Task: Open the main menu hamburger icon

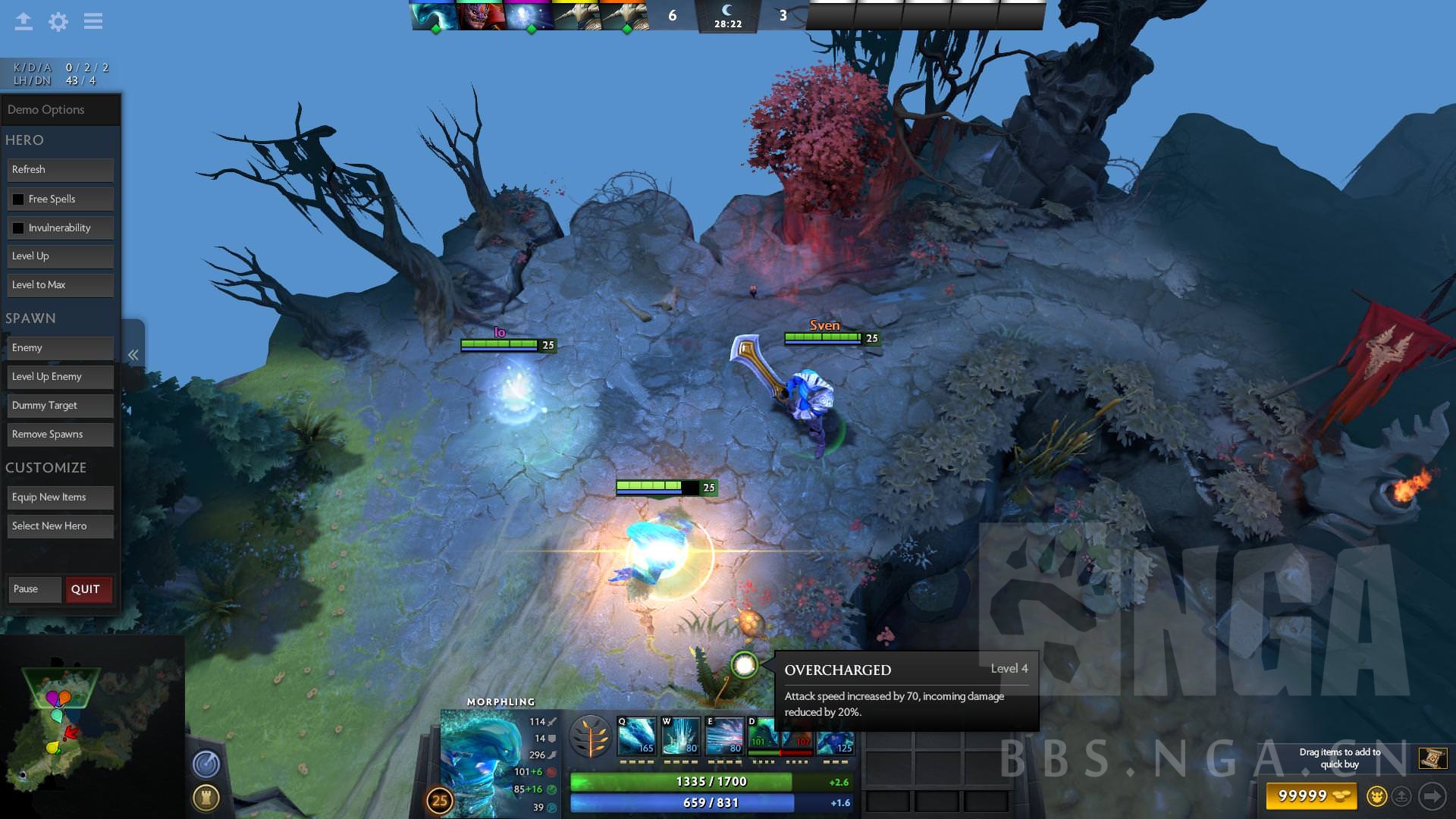Action: pos(93,21)
